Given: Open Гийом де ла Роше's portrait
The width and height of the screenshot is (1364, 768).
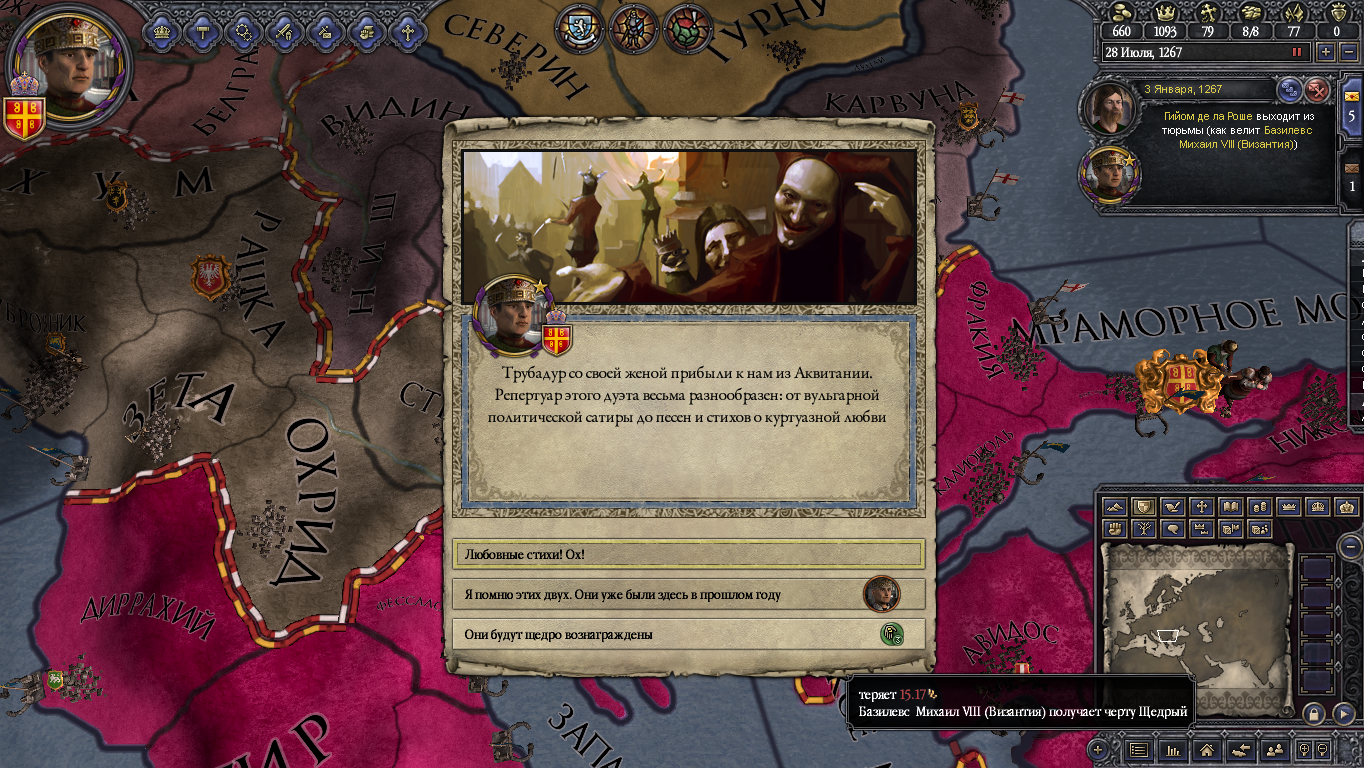Looking at the screenshot, I should [1109, 107].
